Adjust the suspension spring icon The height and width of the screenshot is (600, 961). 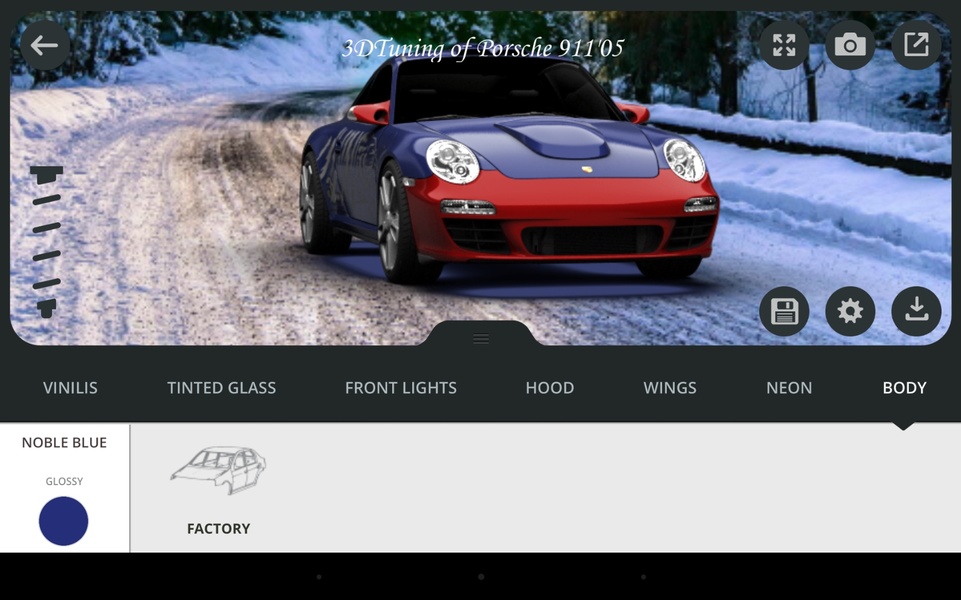tap(46, 241)
